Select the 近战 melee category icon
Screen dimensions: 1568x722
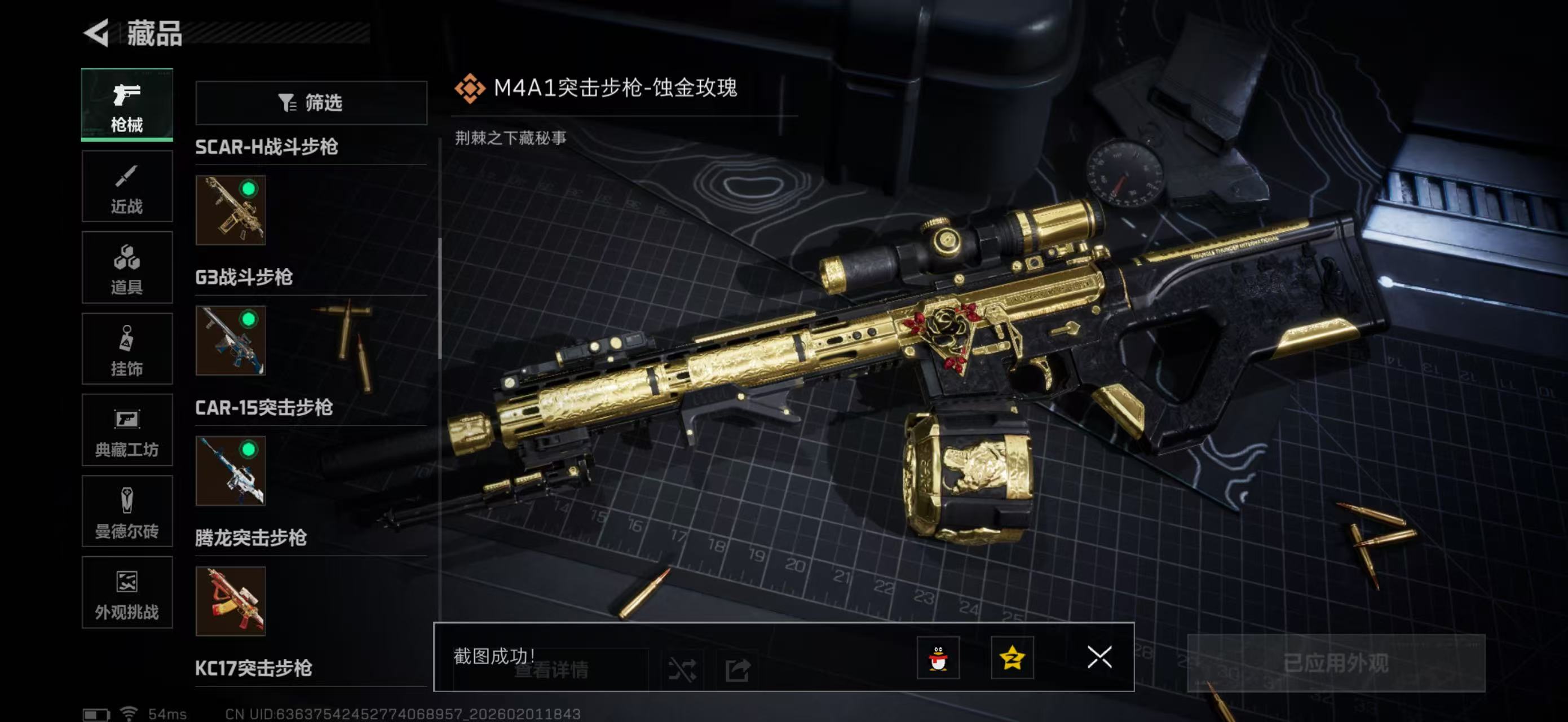pos(127,186)
